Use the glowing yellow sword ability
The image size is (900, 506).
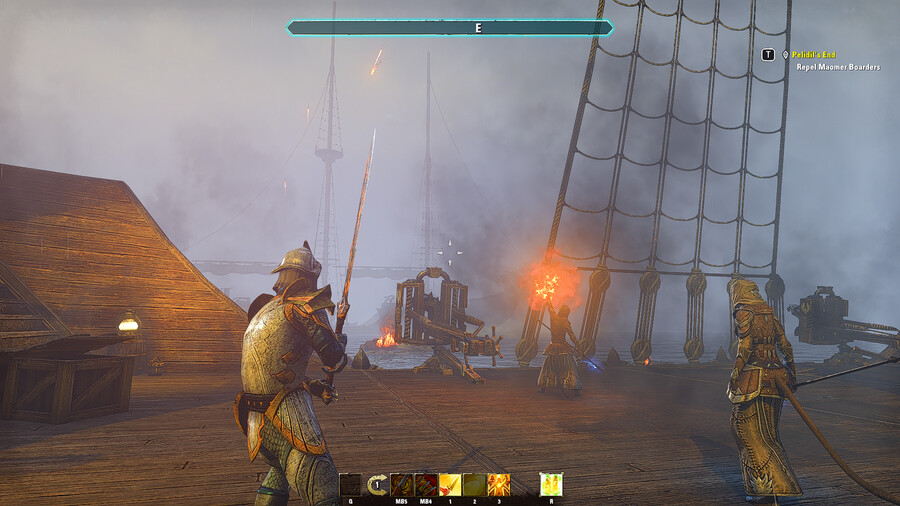point(450,485)
